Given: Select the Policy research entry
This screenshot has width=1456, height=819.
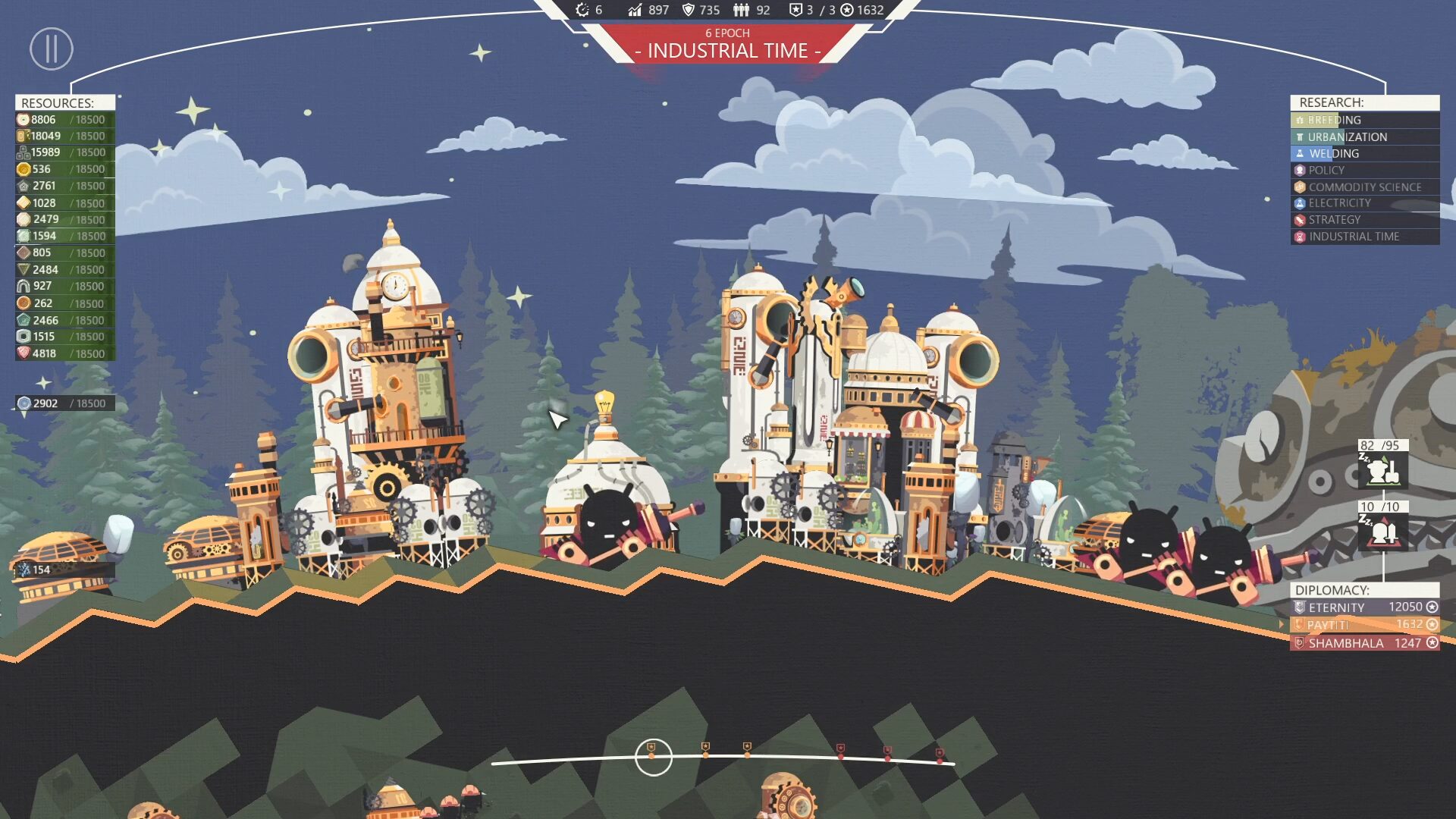Looking at the screenshot, I should [x=1363, y=170].
